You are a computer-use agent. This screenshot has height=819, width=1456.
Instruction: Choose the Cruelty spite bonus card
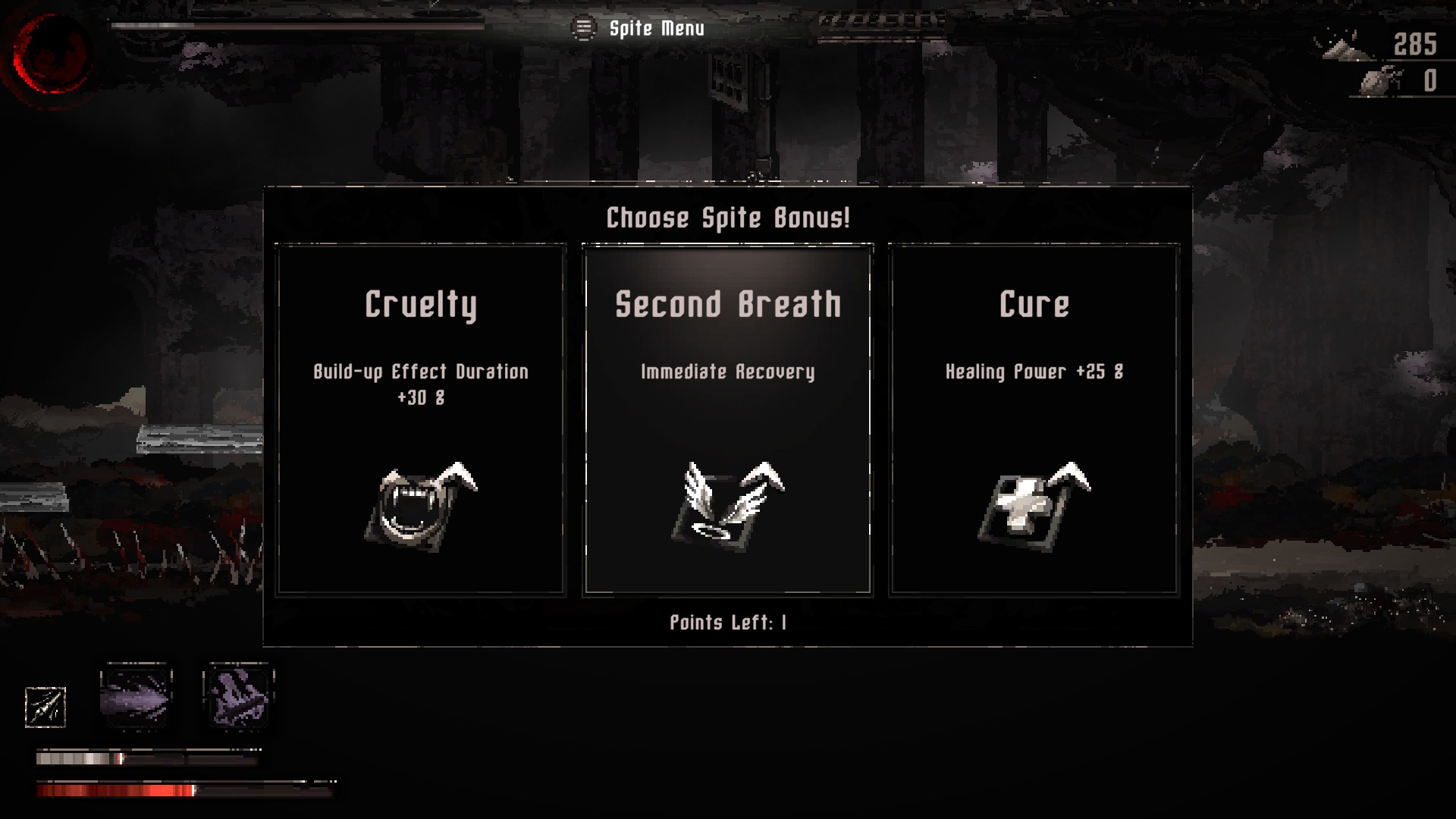pos(421,419)
